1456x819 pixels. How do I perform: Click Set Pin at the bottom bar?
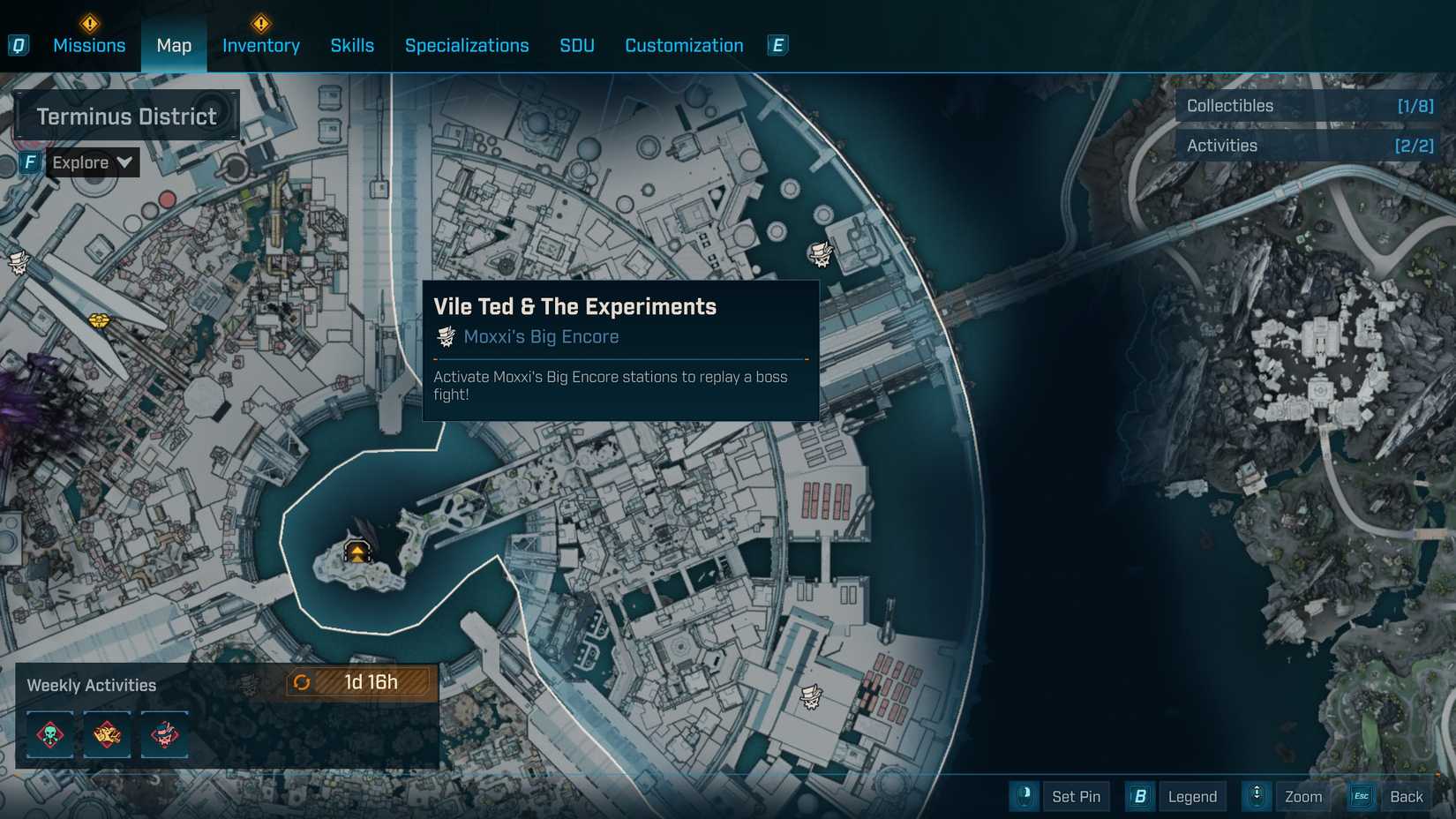(1076, 796)
